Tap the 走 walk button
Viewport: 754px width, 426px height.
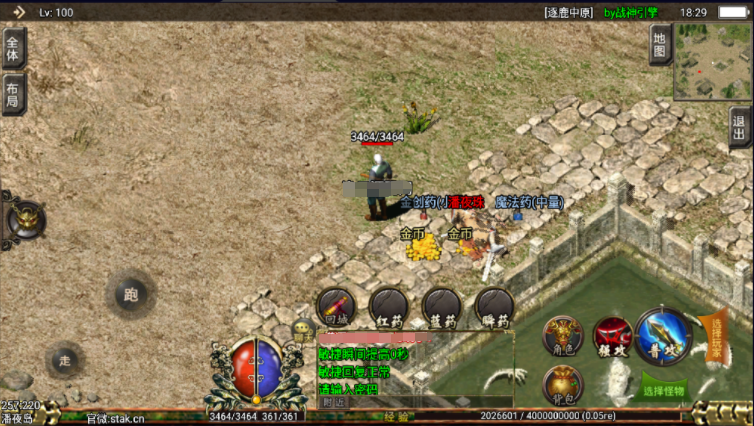65,360
